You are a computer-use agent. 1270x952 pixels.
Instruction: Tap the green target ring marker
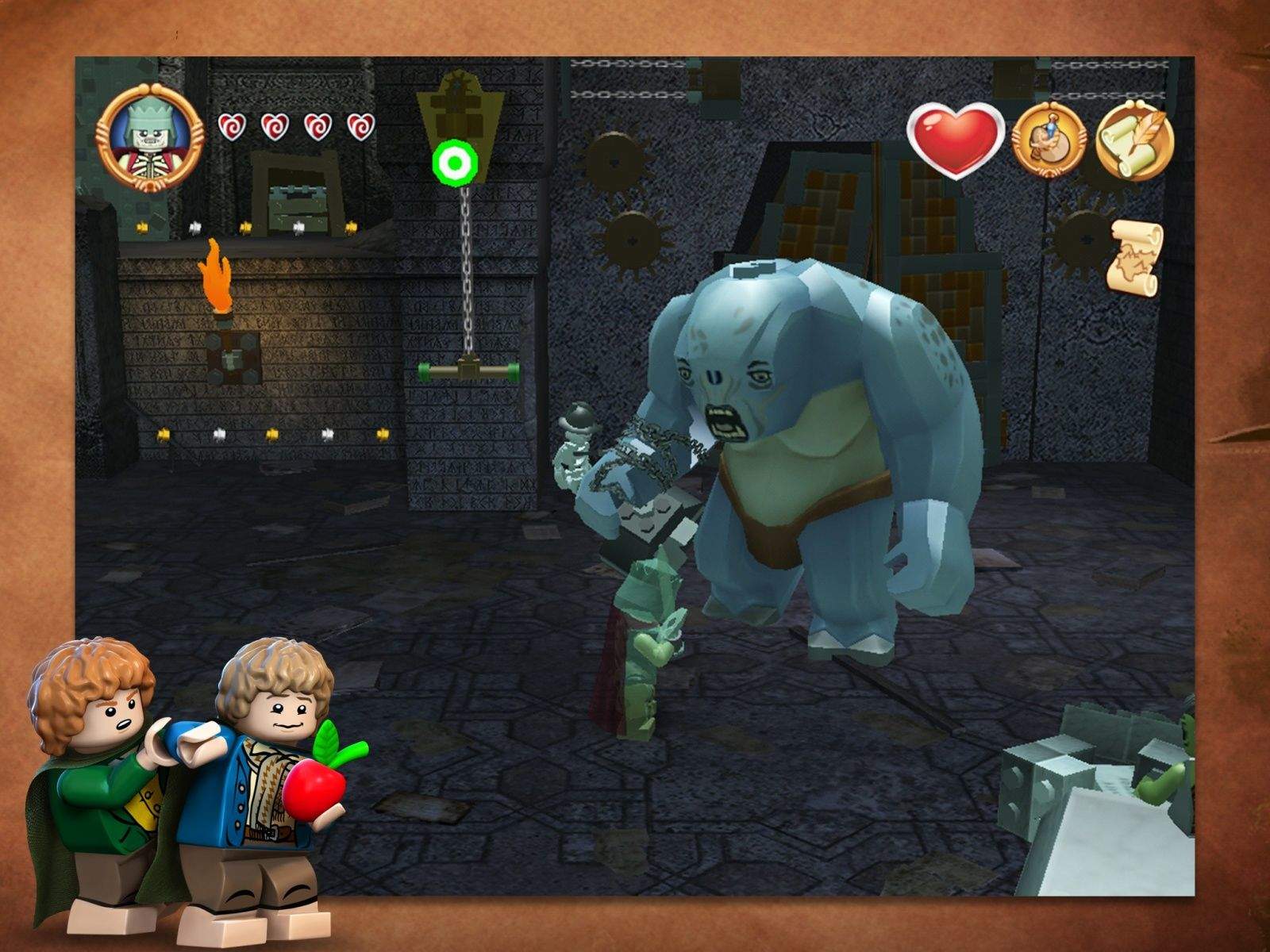pos(455,164)
